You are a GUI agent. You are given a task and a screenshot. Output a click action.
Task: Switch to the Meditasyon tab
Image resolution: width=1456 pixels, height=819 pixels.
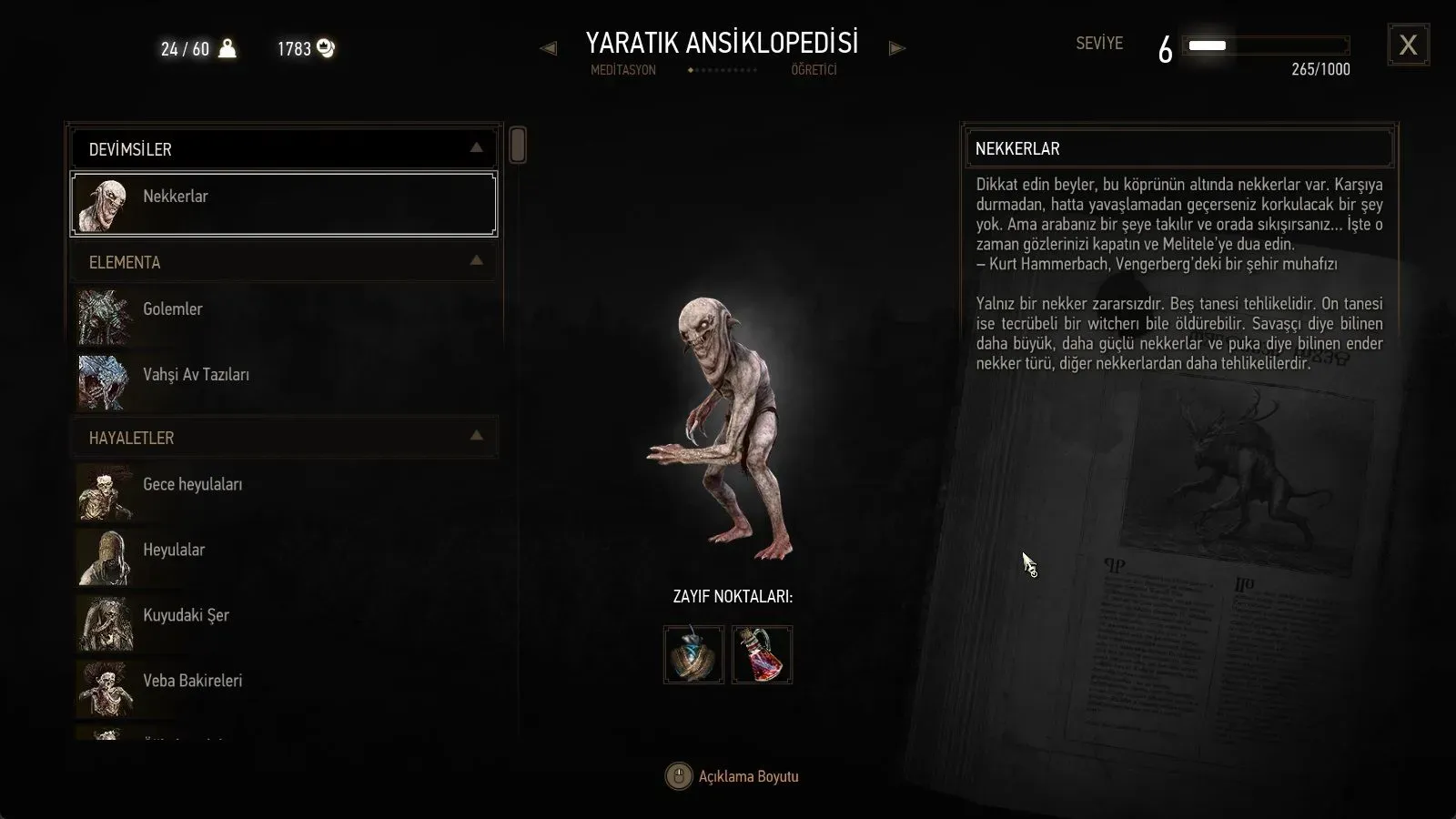623,70
